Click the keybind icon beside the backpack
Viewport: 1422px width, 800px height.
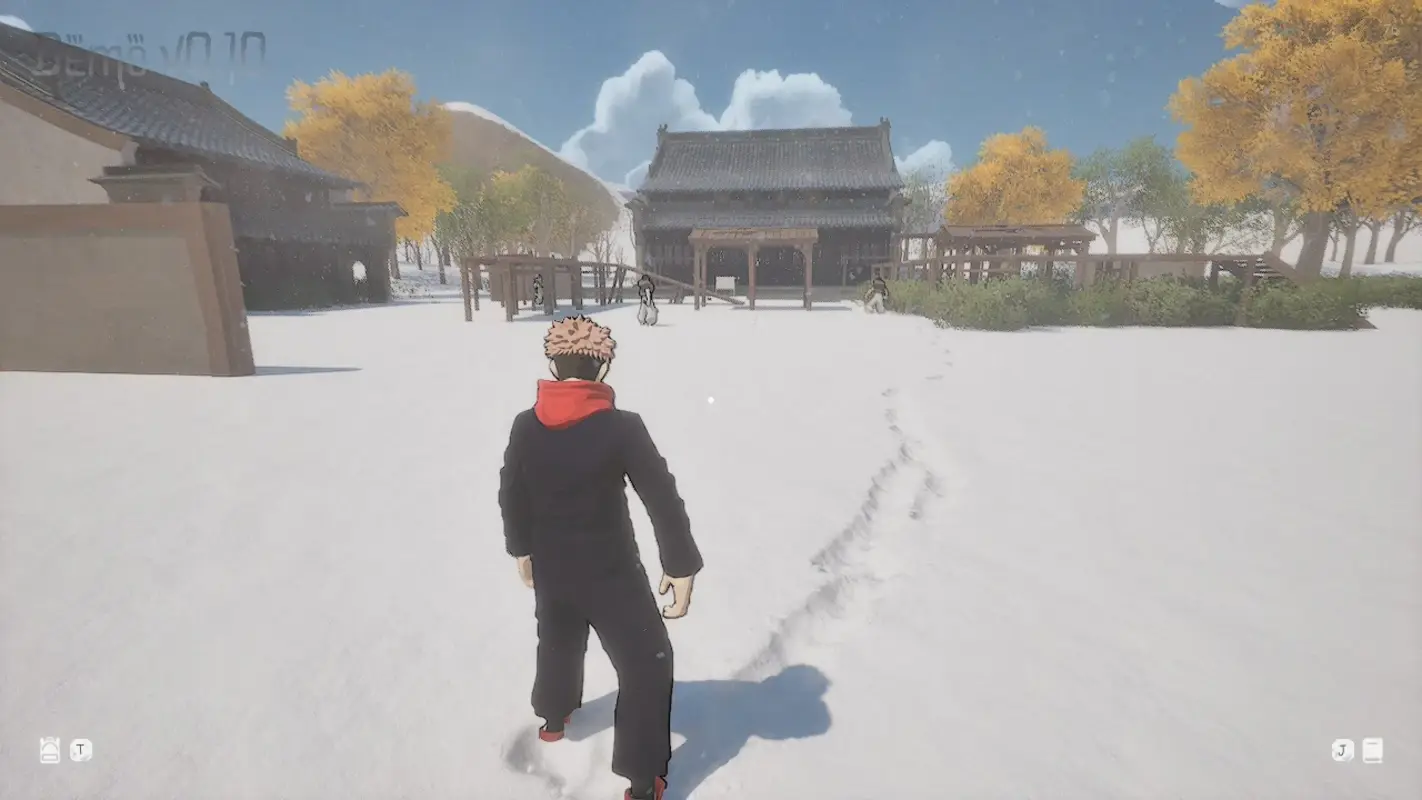[79, 748]
